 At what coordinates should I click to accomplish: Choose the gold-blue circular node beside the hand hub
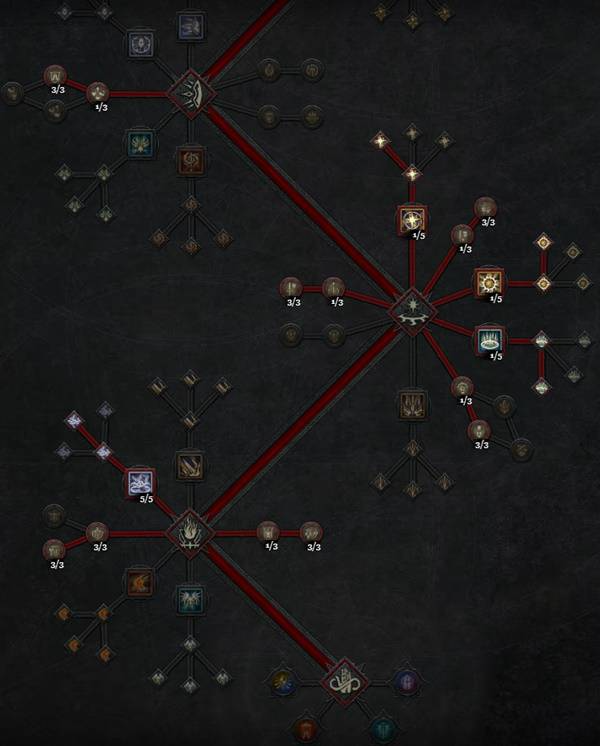(x=282, y=682)
